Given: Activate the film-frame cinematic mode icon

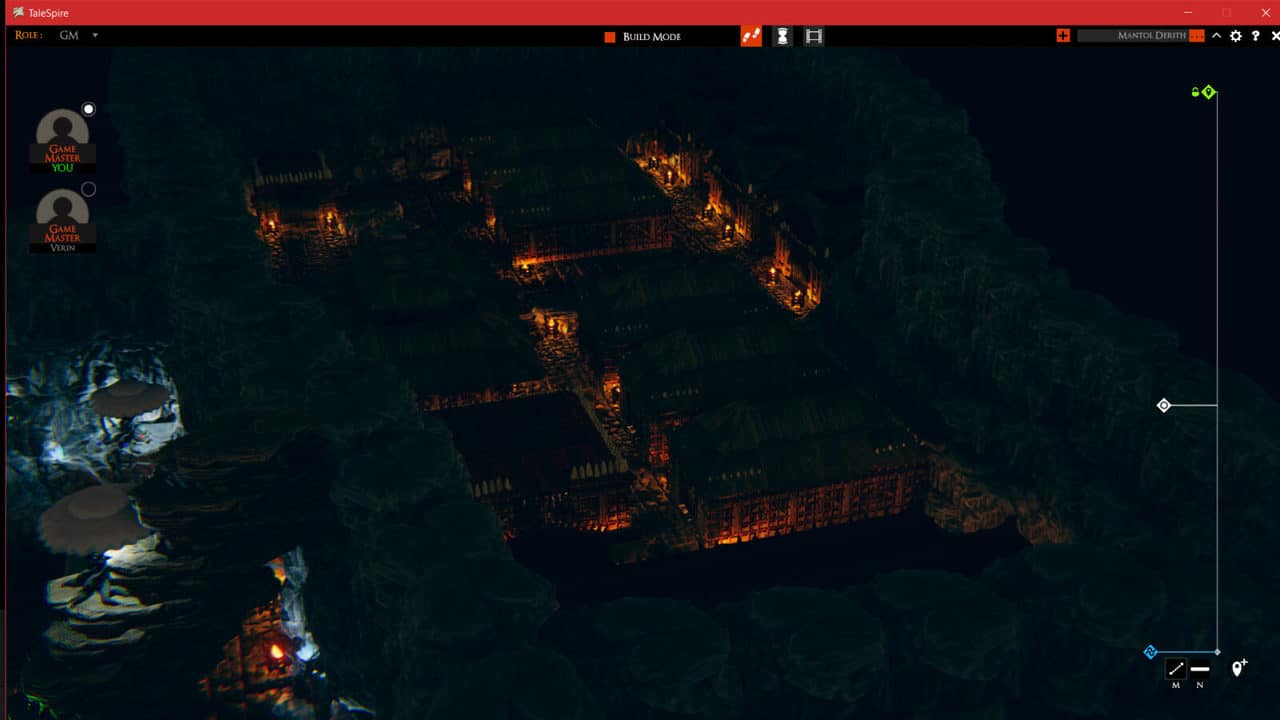Looking at the screenshot, I should point(814,36).
